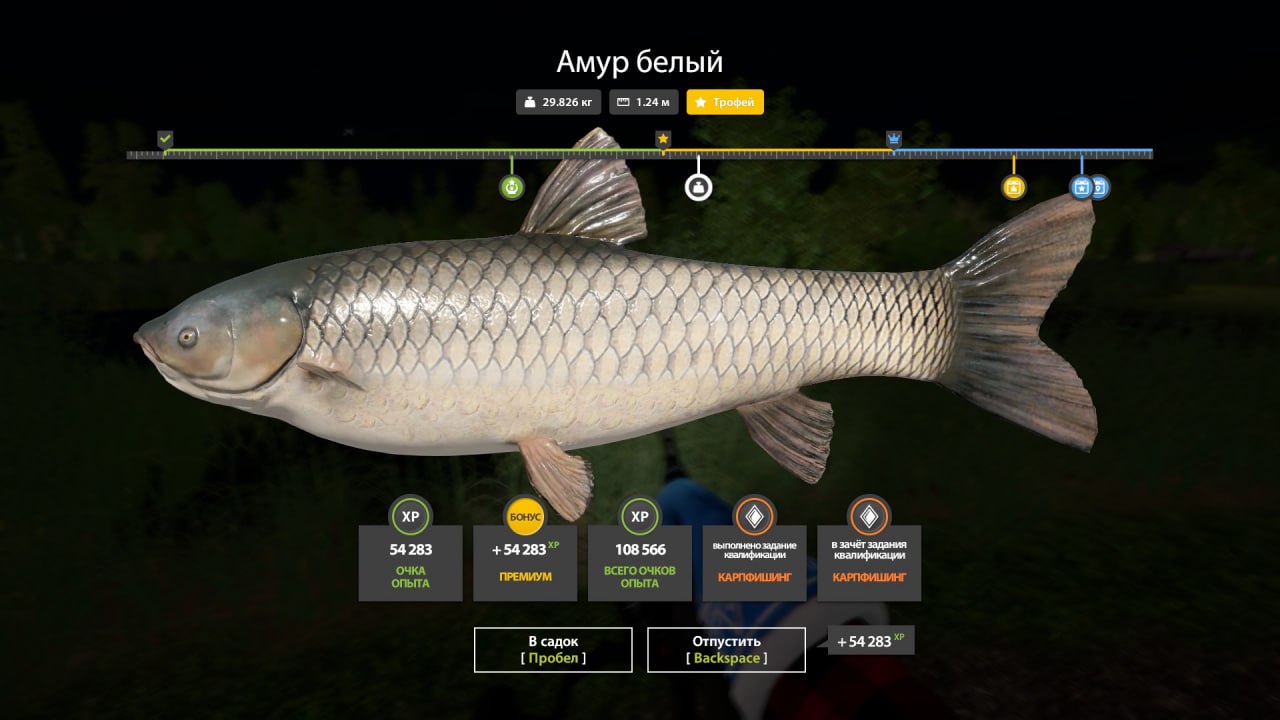Select the yellow trophy marker on the ruler

663,138
